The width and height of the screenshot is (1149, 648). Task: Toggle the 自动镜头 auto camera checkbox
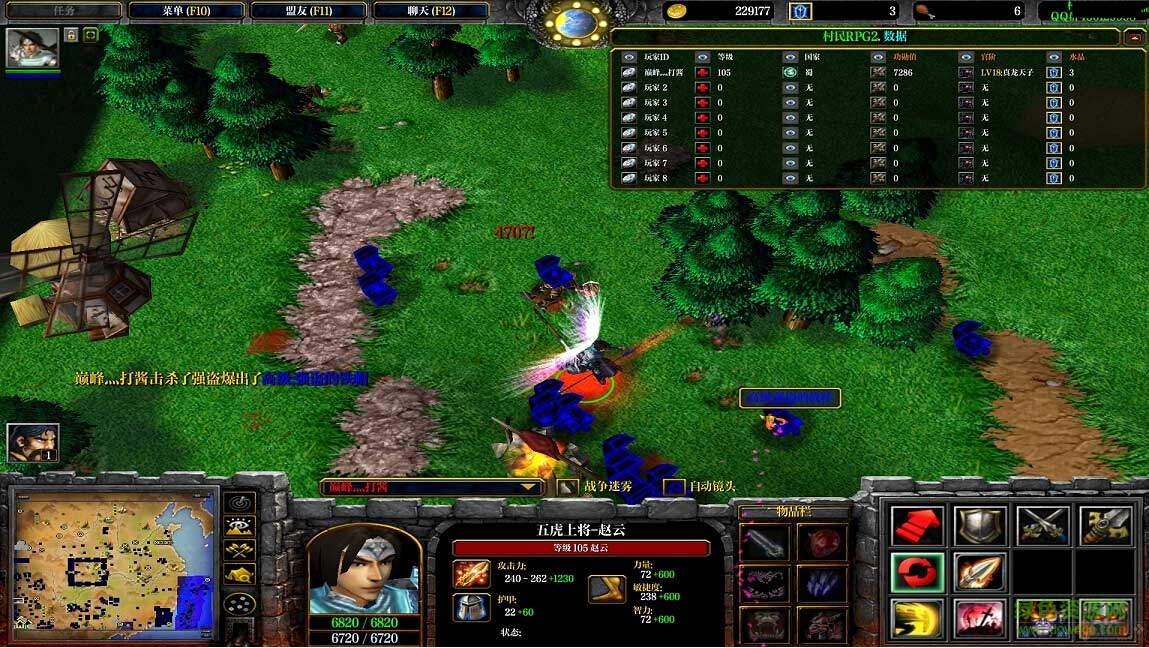click(x=675, y=487)
